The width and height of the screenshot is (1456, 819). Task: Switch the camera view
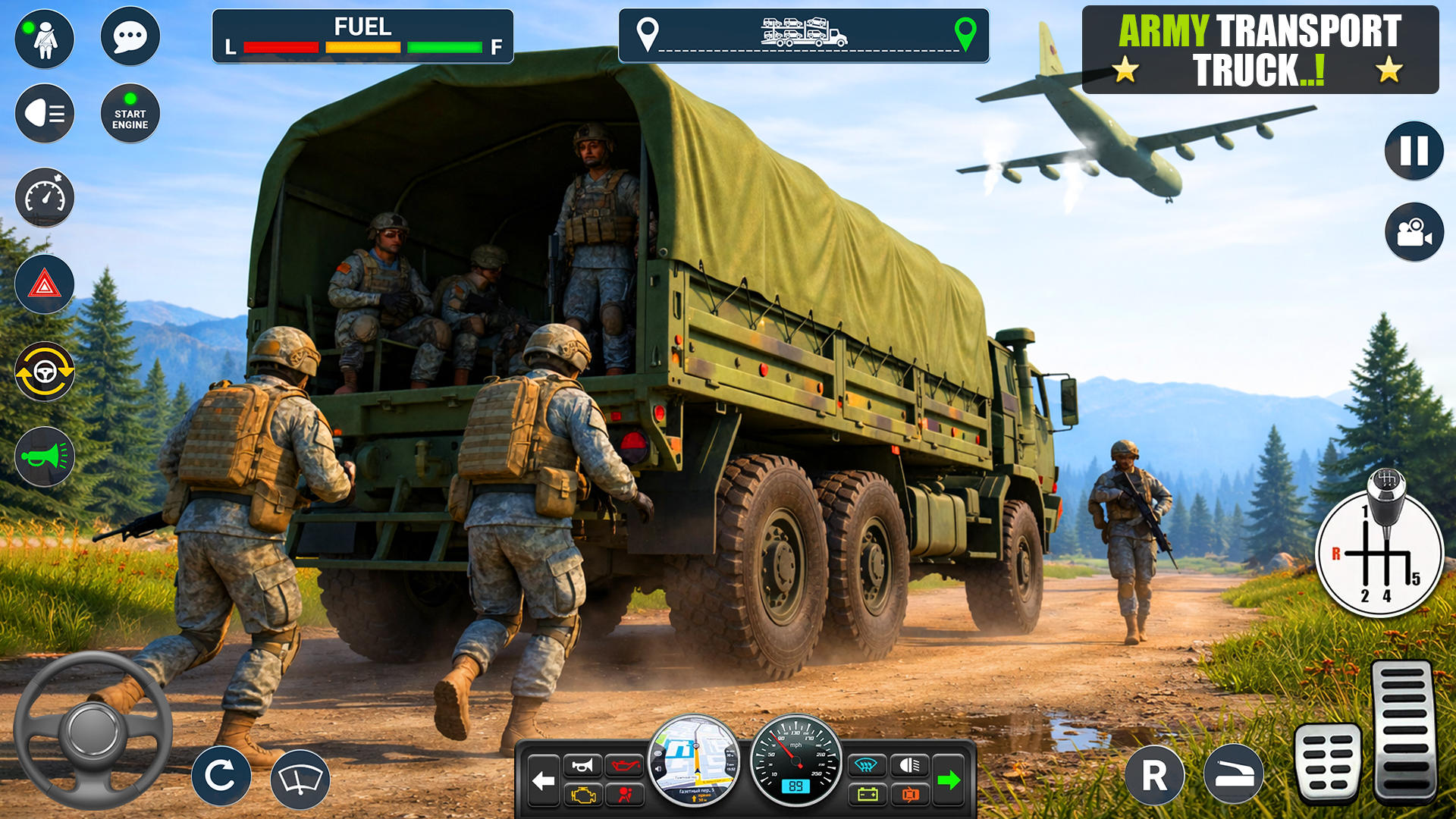[1414, 232]
